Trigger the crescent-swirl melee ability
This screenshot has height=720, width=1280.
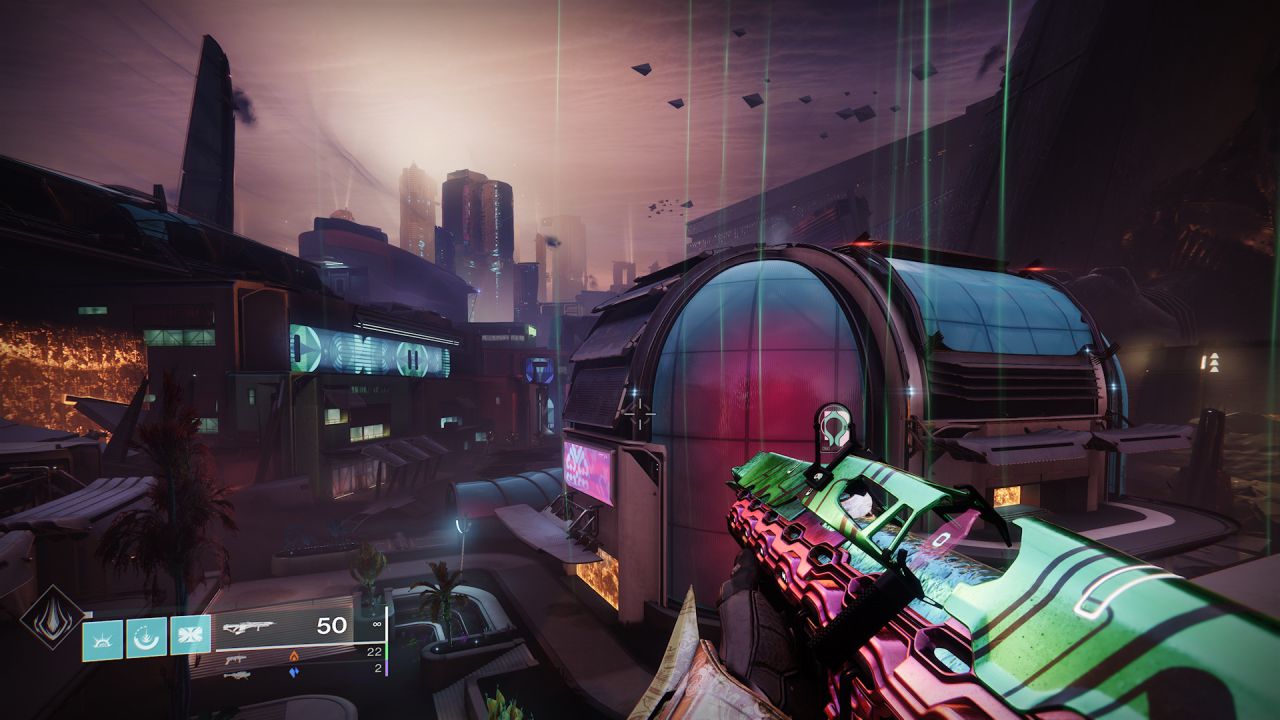coord(146,637)
